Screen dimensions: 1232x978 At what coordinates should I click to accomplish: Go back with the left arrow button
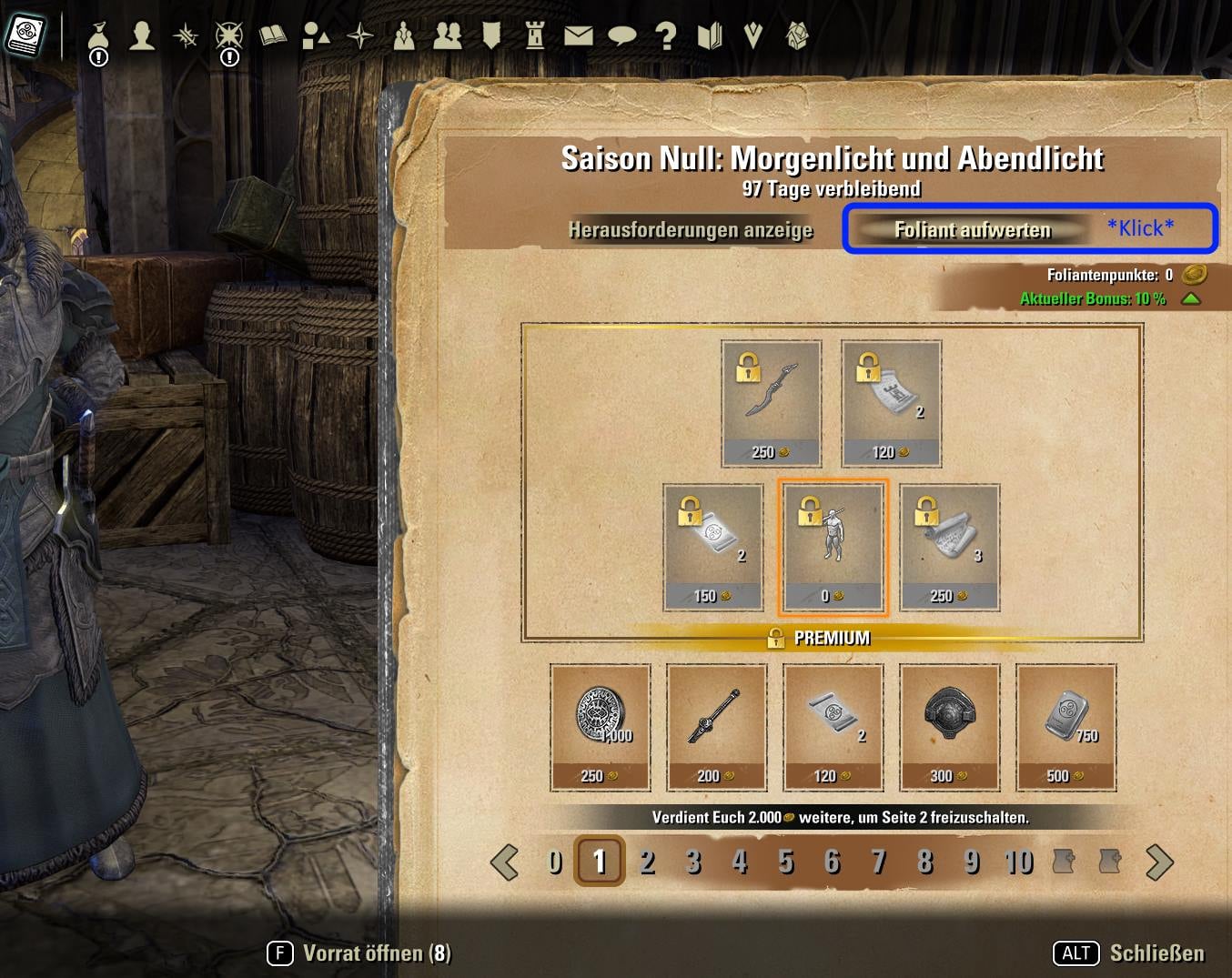click(x=504, y=862)
